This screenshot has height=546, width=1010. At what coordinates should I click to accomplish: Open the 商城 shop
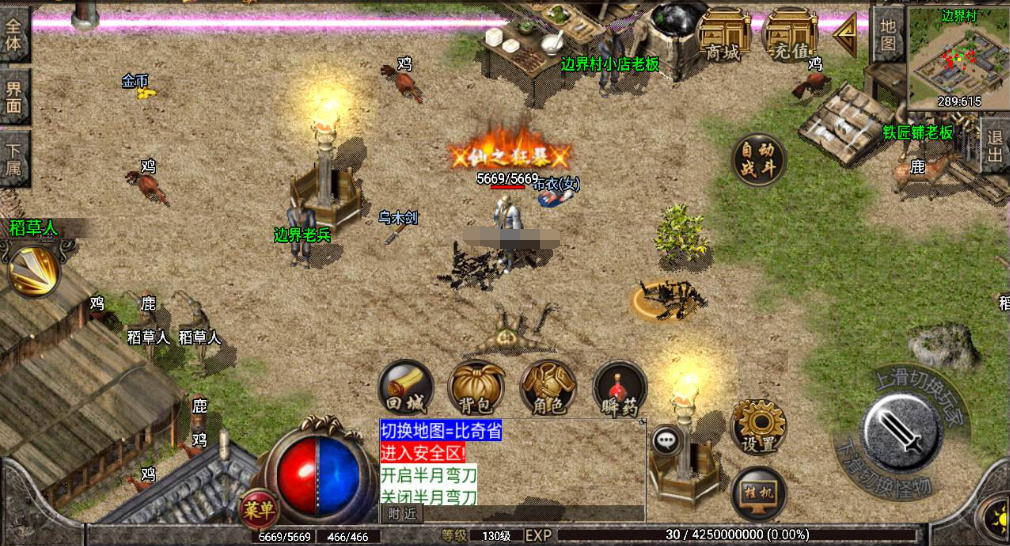click(723, 37)
